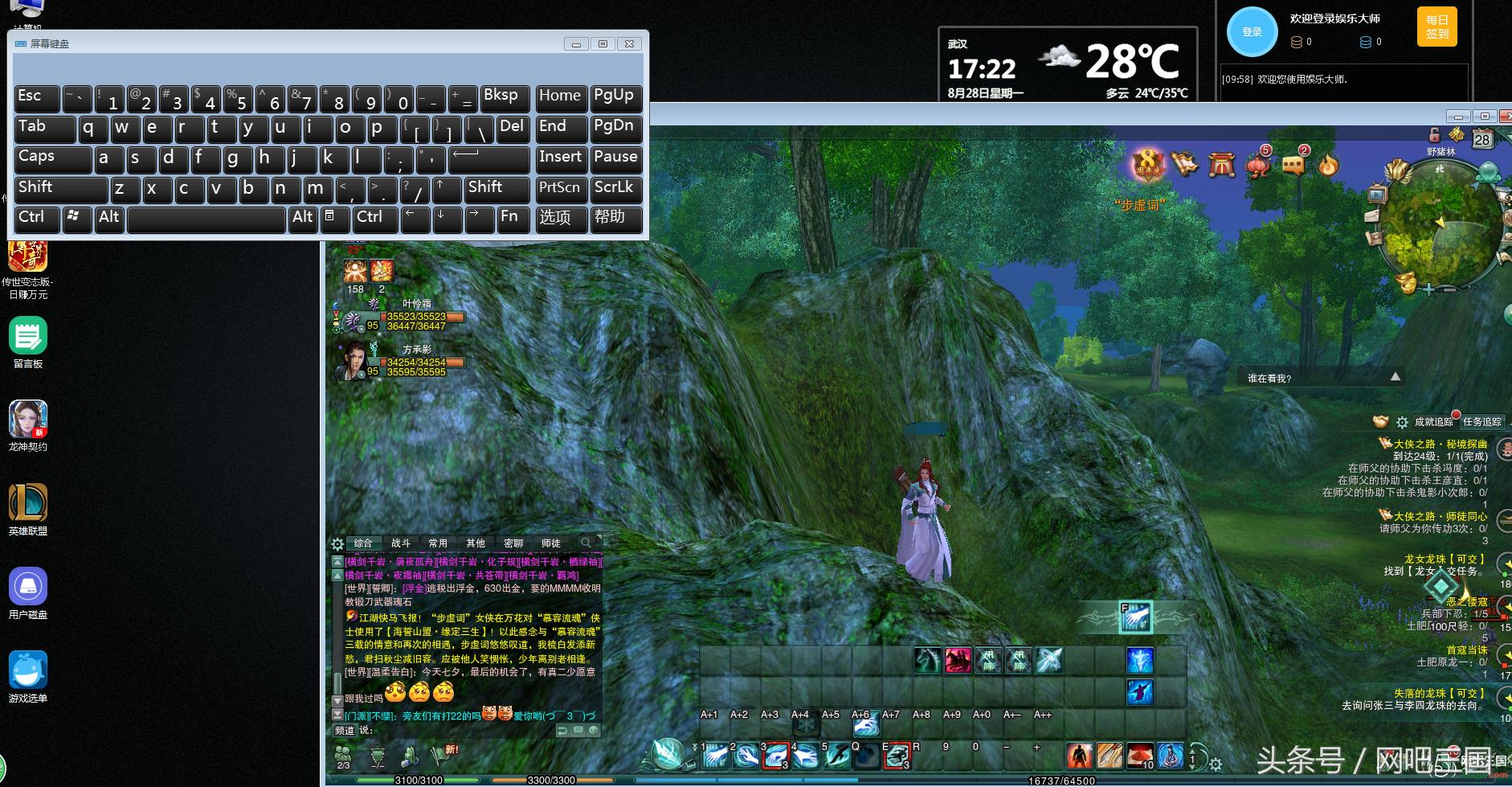Select the 任务追踪 quest tracking tab
The height and width of the screenshot is (787, 1512).
coord(1482,422)
